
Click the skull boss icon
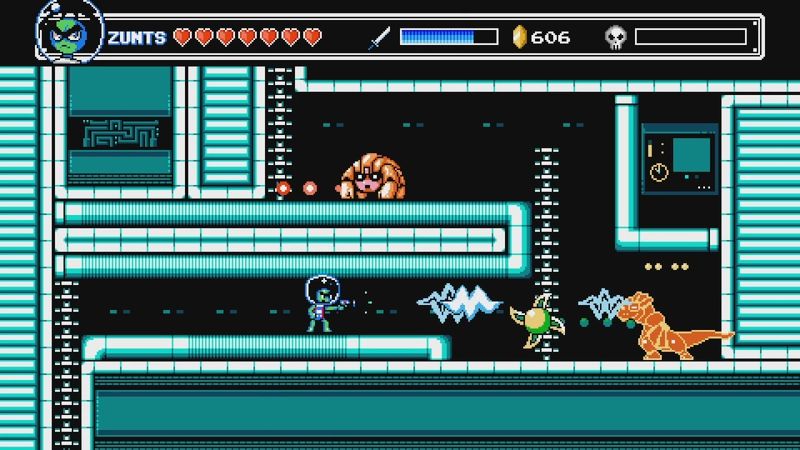[x=616, y=38]
